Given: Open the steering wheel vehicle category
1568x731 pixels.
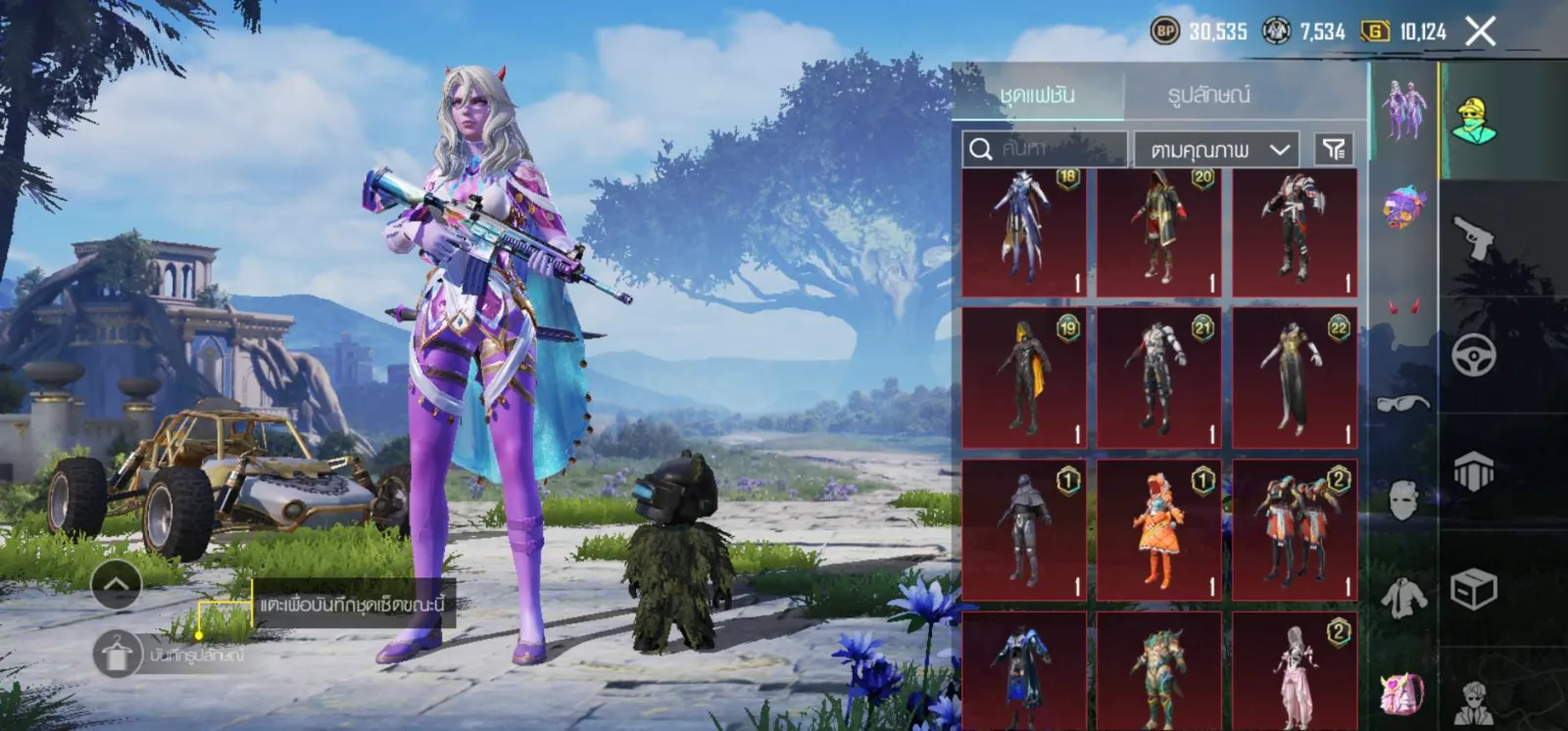Looking at the screenshot, I should pos(1474,355).
